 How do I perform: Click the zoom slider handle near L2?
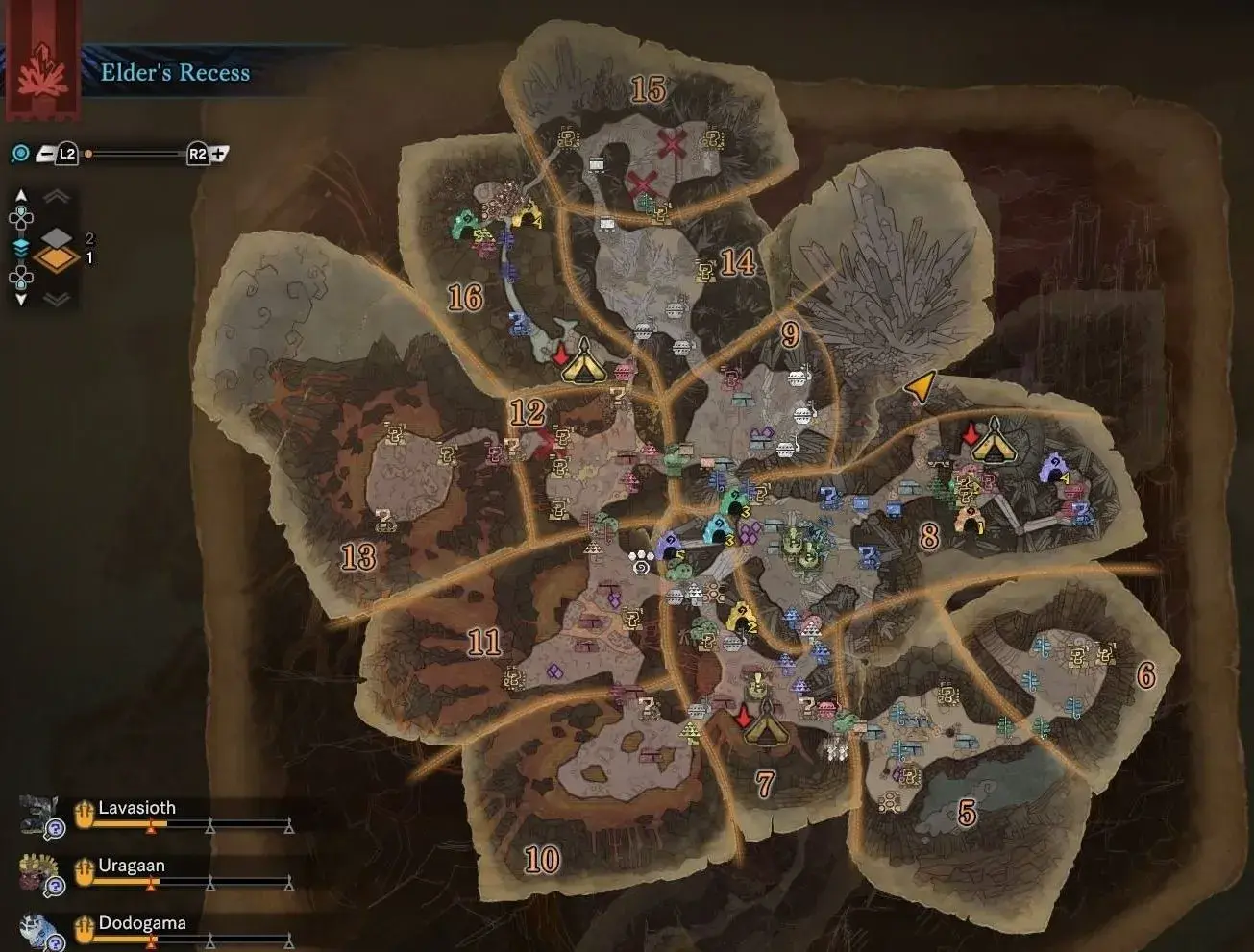(88, 153)
